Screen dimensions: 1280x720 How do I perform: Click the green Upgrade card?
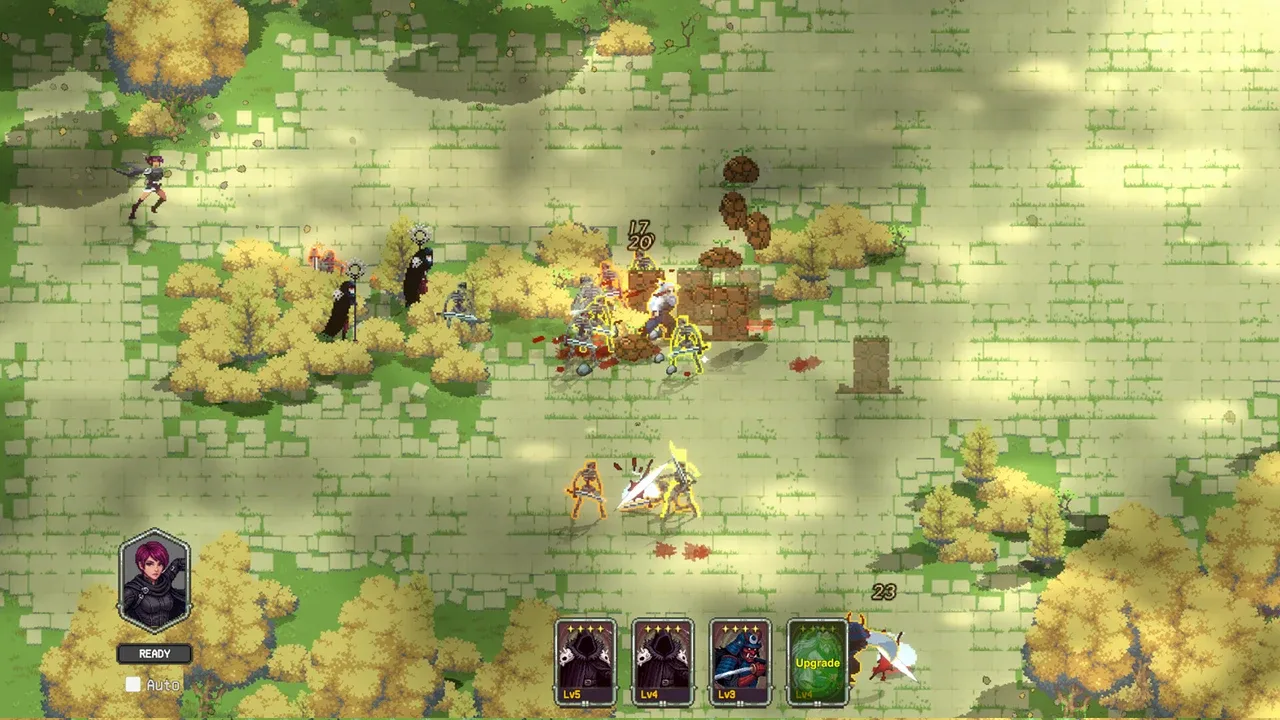pos(817,662)
